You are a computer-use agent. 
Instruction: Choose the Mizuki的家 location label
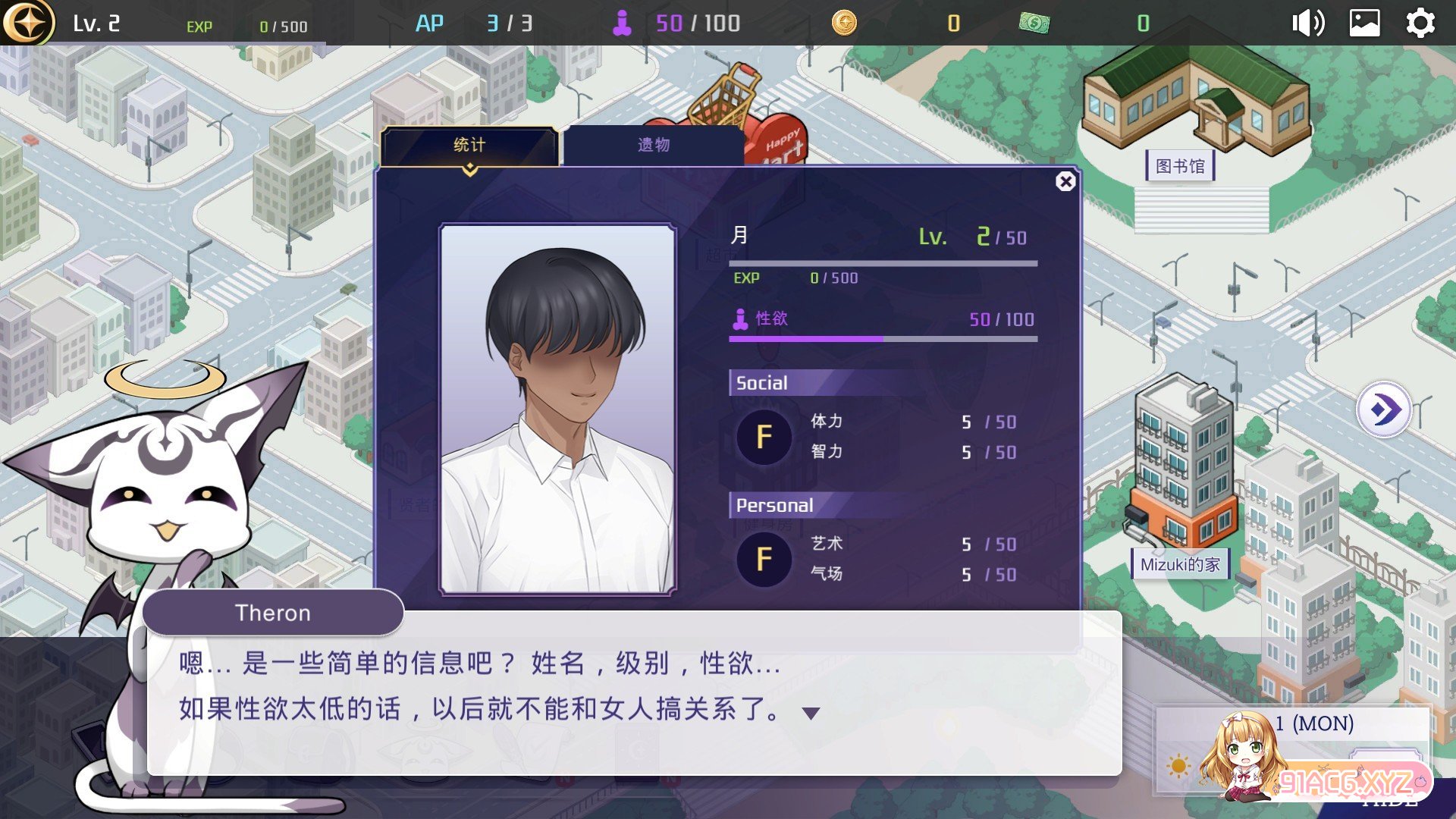(1180, 565)
